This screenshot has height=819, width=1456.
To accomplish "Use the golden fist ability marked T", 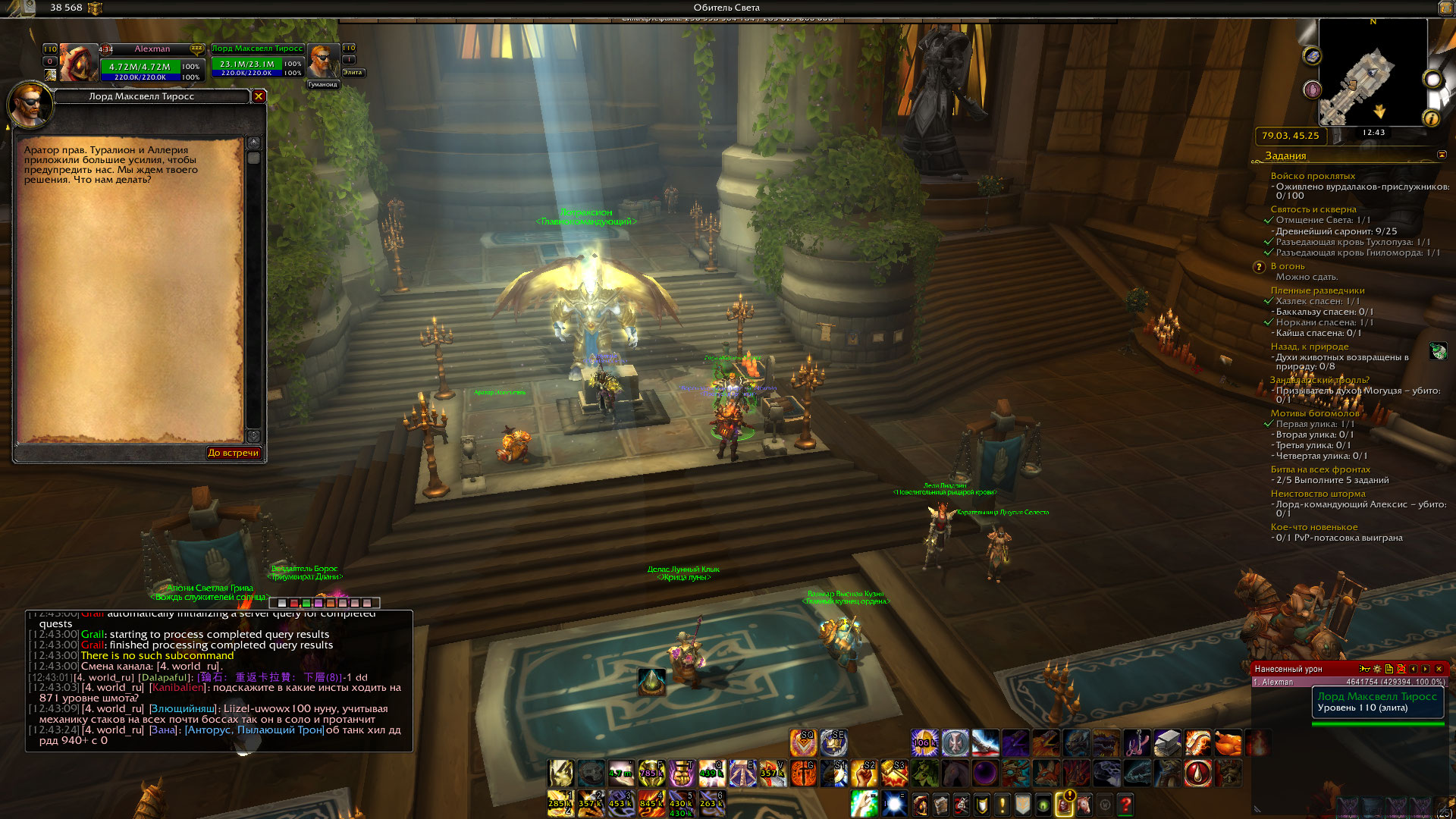I will pyautogui.click(x=682, y=773).
